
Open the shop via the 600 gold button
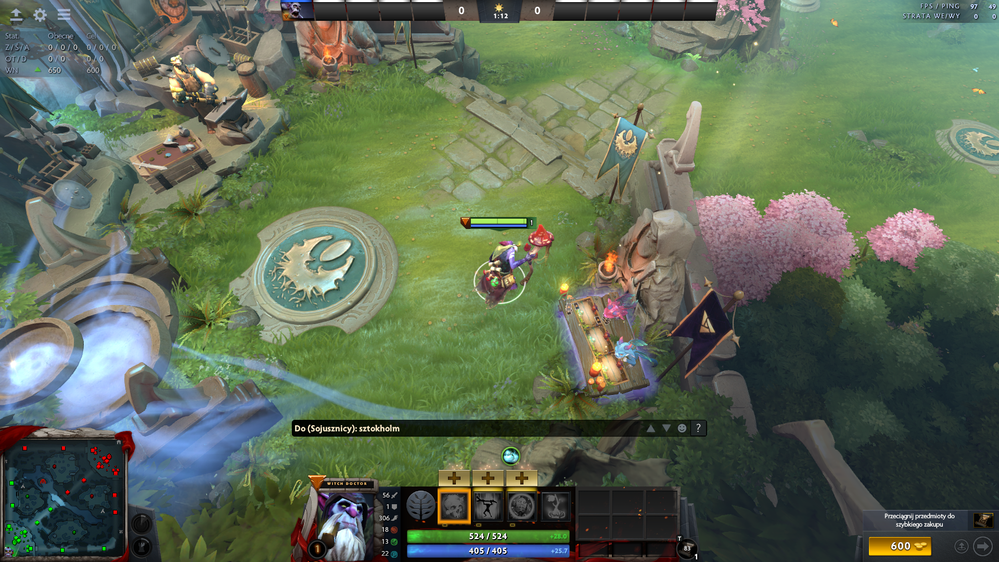pyautogui.click(x=900, y=546)
